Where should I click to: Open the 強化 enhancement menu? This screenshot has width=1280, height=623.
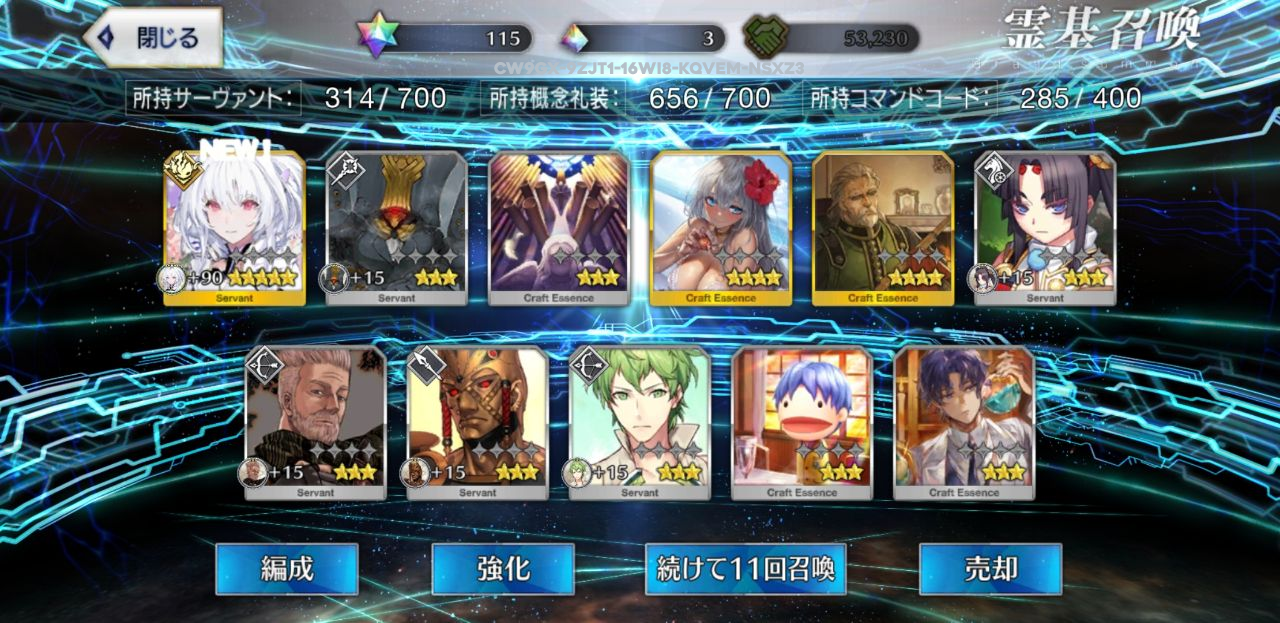click(502, 569)
